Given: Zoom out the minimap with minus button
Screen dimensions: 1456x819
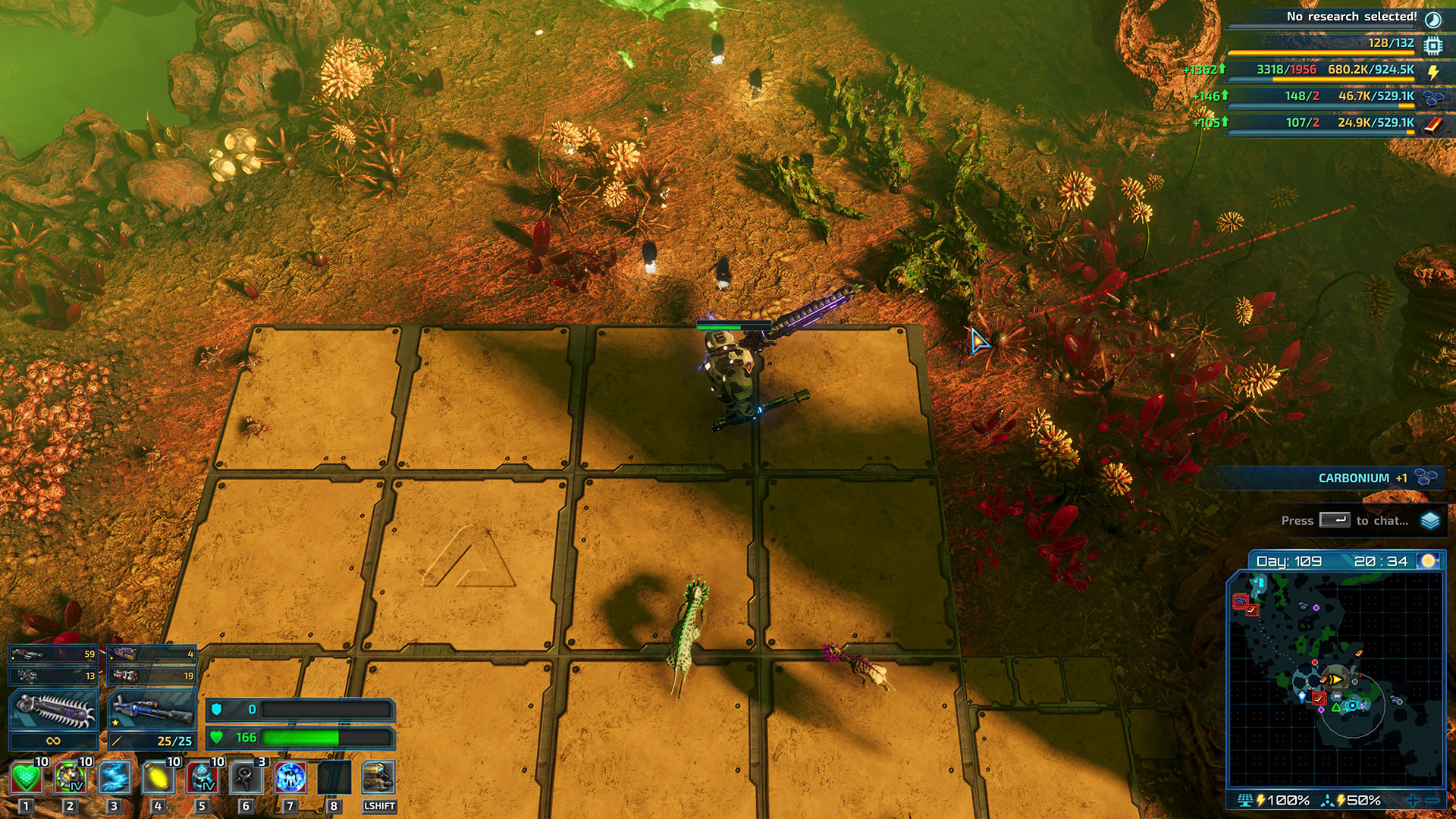Looking at the screenshot, I should pyautogui.click(x=1432, y=800).
